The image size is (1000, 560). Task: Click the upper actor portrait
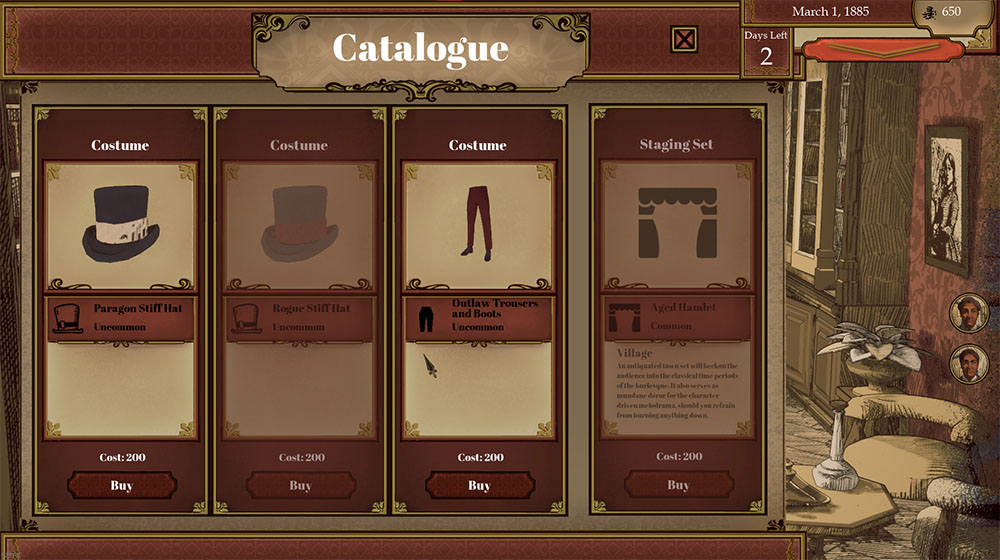point(967,312)
